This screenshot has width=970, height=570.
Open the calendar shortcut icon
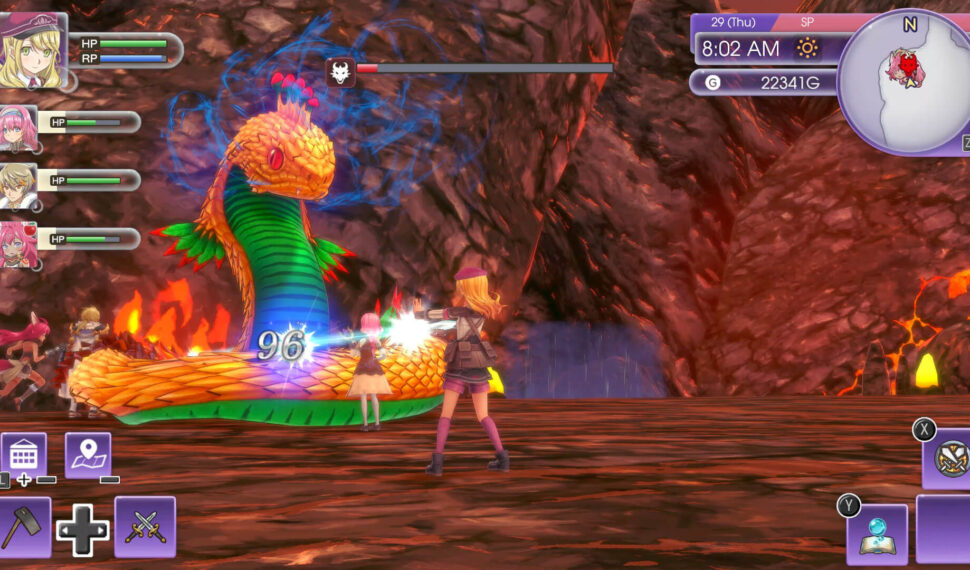(24, 456)
